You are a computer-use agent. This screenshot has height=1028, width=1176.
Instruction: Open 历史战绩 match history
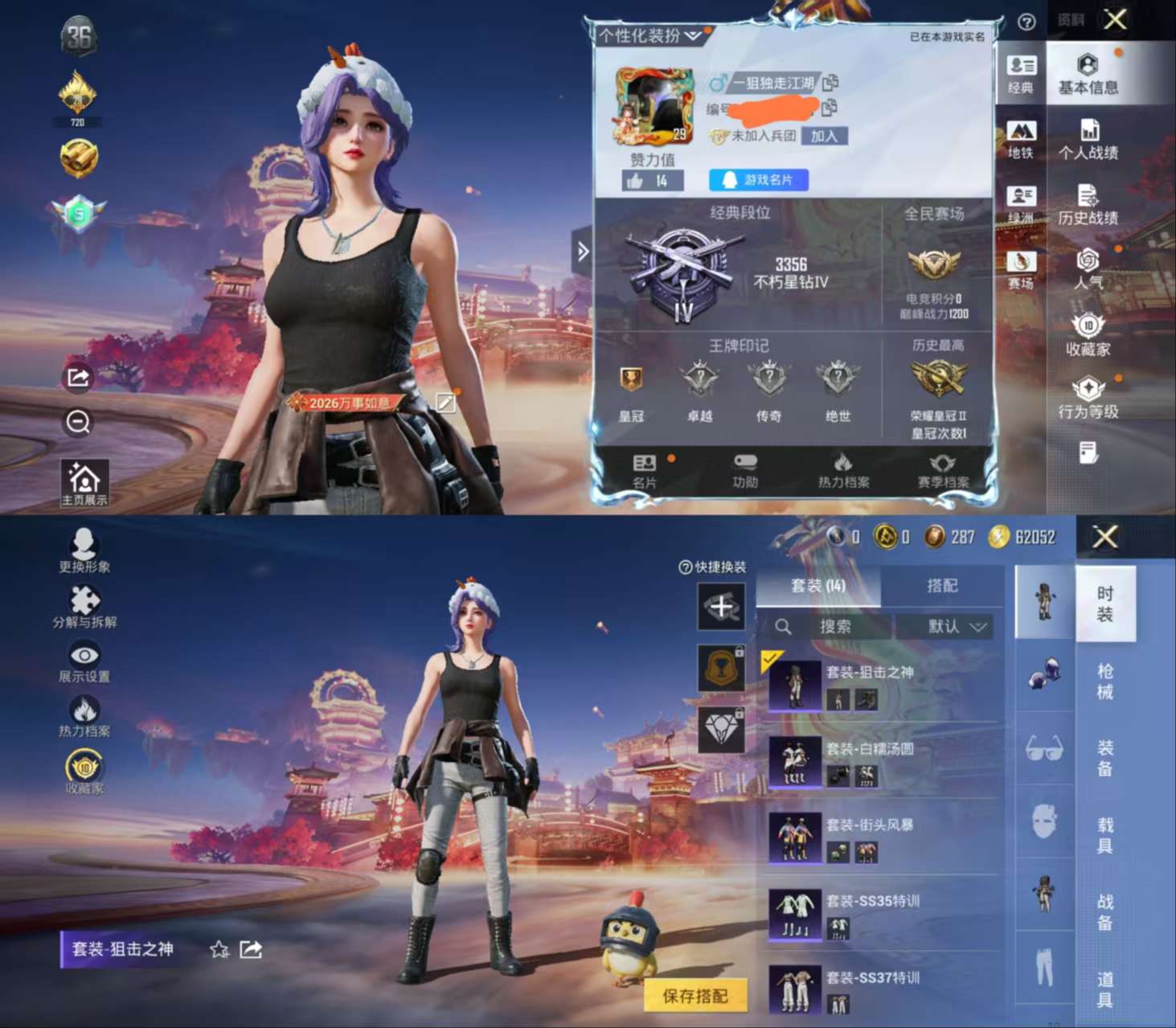[x=1088, y=205]
